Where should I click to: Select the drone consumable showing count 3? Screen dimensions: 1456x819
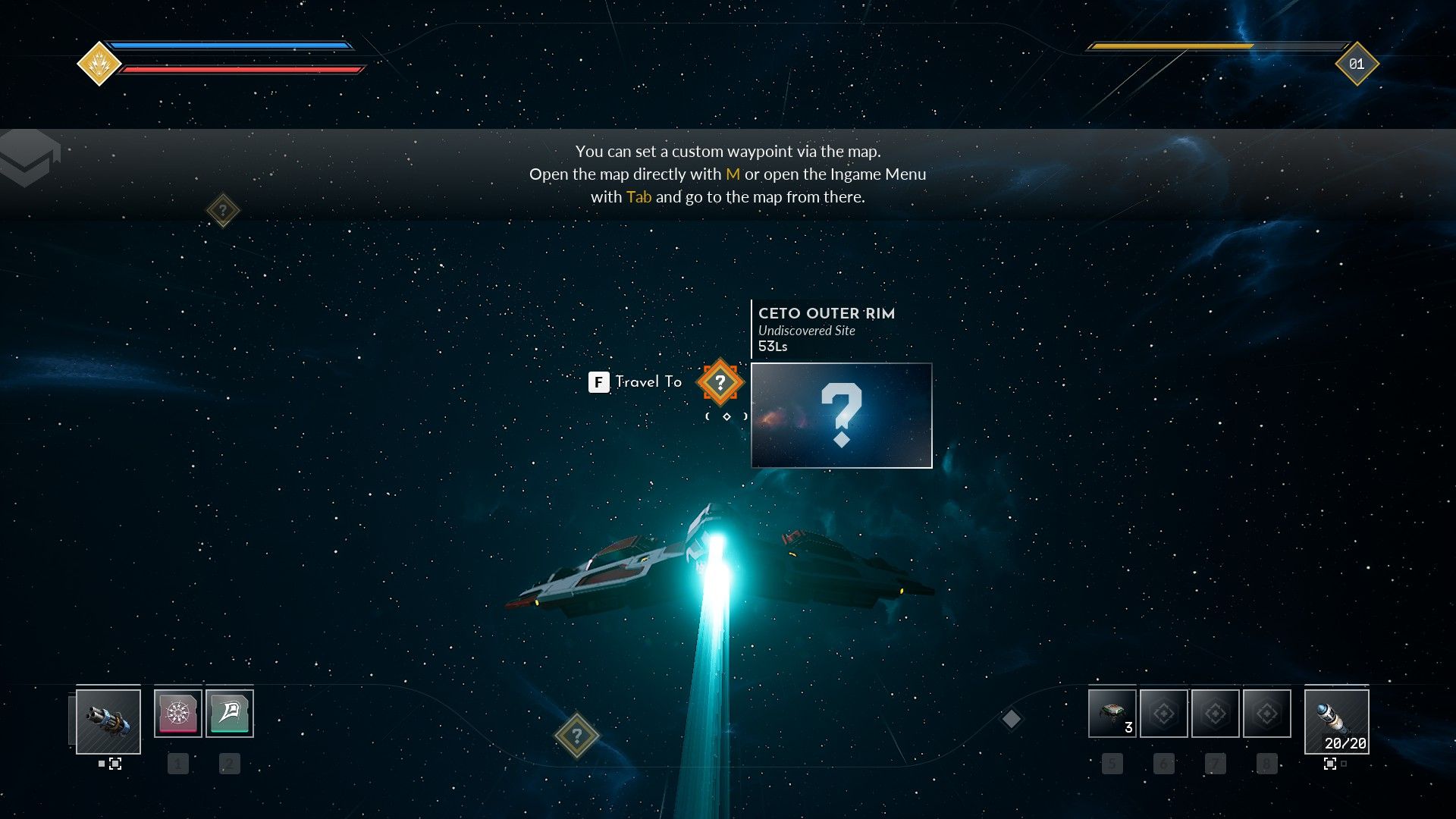pyautogui.click(x=1112, y=713)
